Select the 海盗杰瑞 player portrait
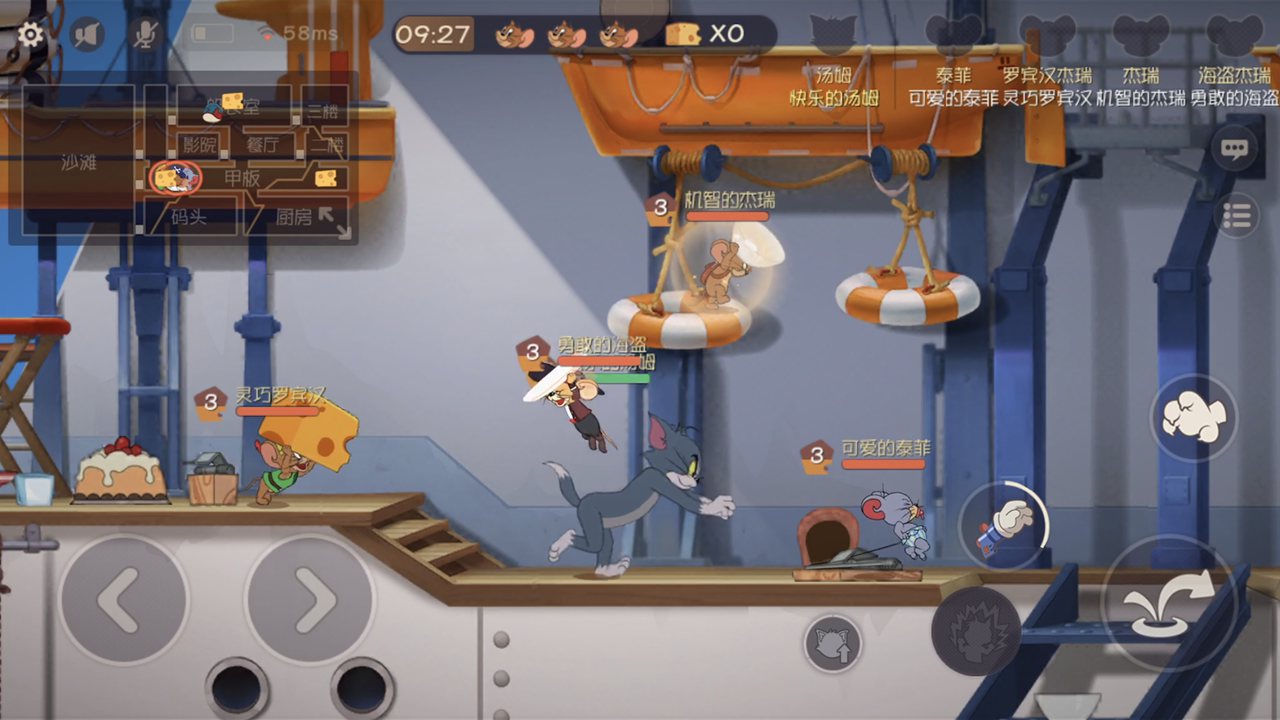The image size is (1280, 720). click(1234, 35)
